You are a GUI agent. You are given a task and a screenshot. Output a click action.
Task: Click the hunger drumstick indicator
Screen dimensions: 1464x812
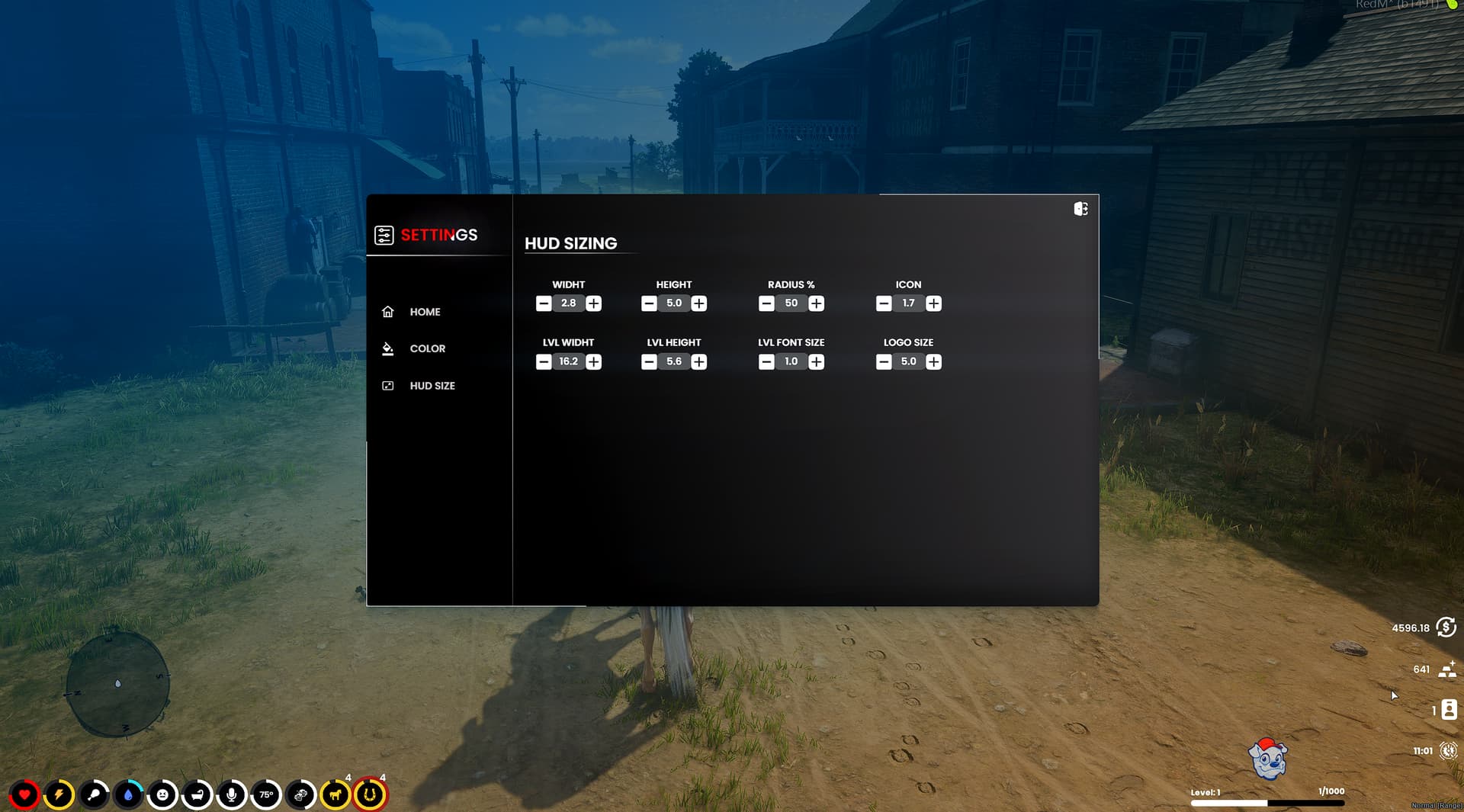(95, 794)
